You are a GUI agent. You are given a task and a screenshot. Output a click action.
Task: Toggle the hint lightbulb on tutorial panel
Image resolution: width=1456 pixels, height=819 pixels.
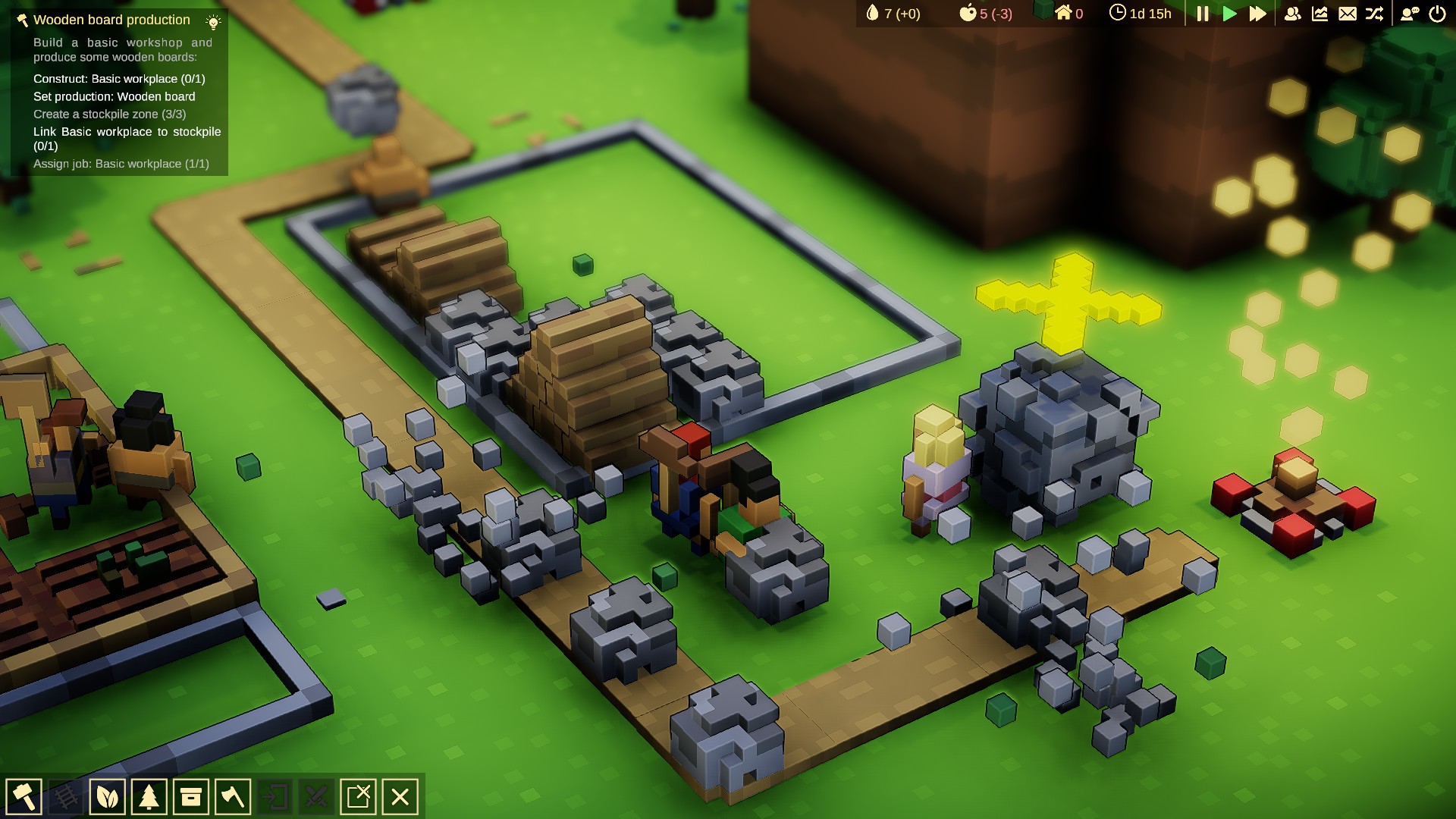click(x=213, y=20)
